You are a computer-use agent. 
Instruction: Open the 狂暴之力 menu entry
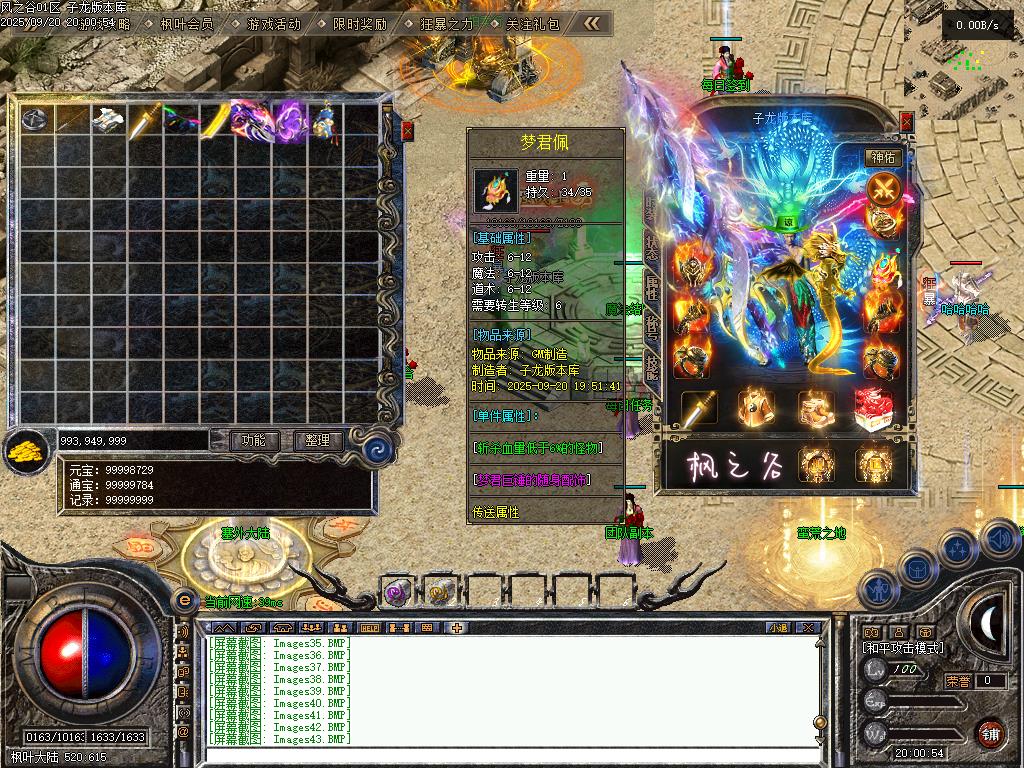pyautogui.click(x=446, y=23)
